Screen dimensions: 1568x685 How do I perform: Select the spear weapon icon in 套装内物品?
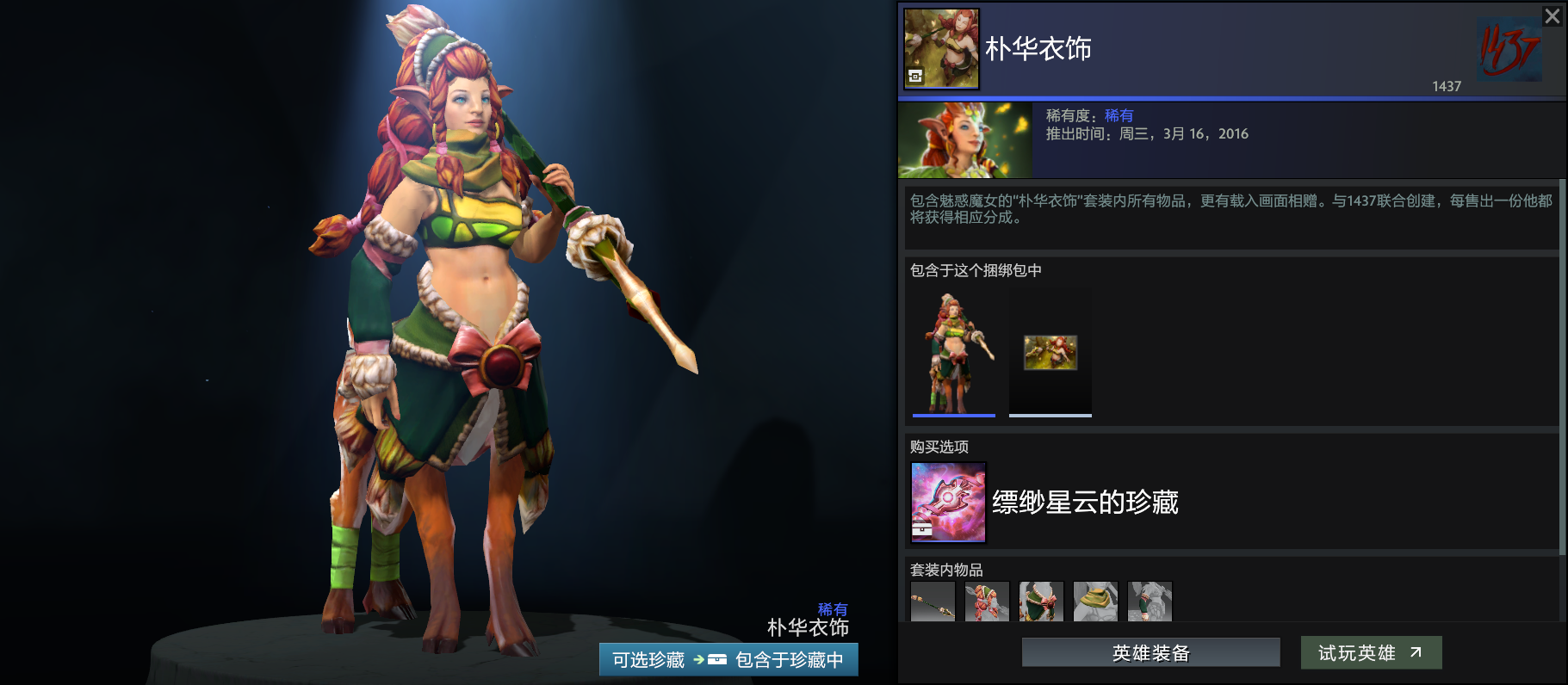(x=933, y=602)
